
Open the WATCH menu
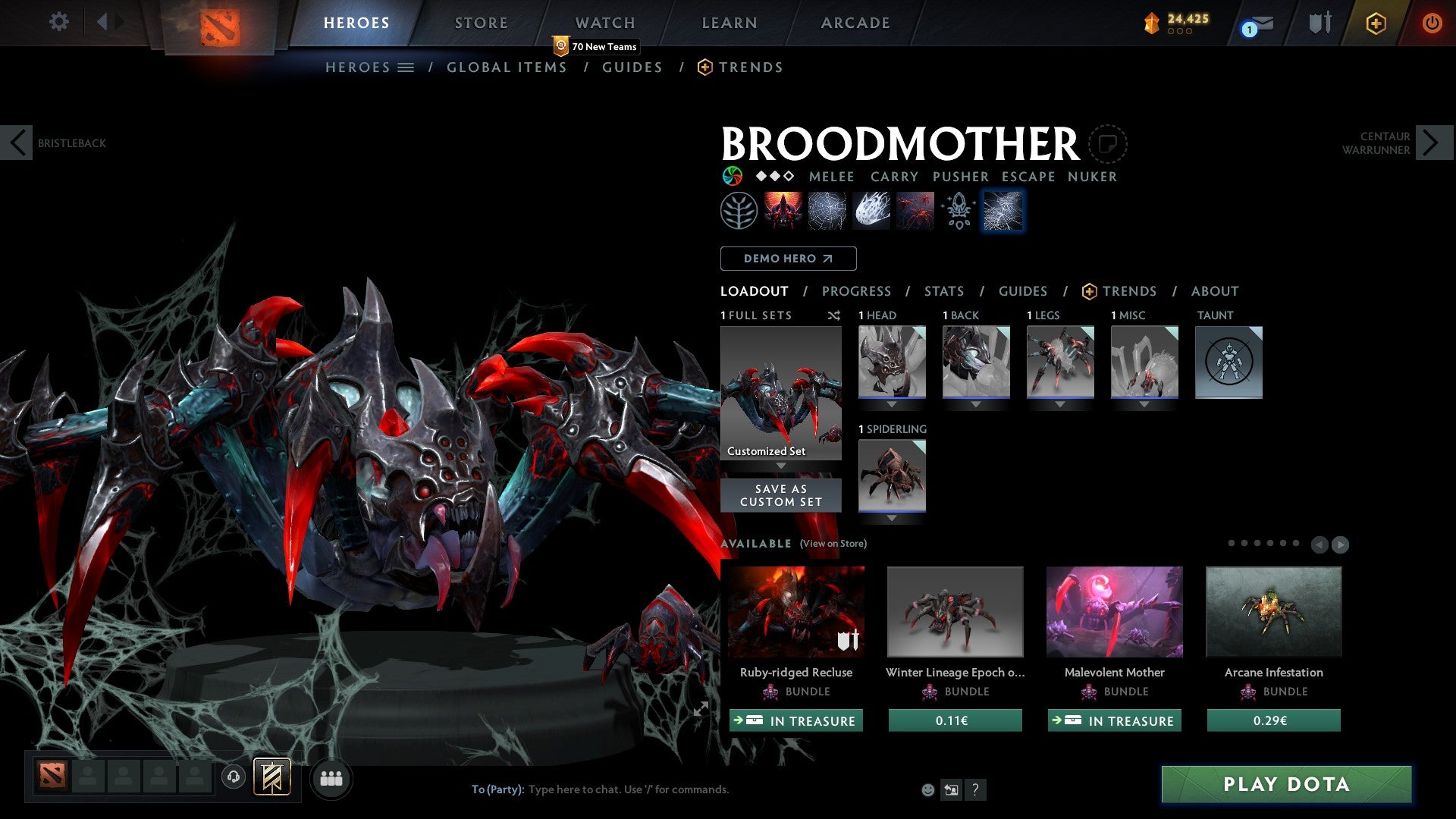[x=605, y=22]
